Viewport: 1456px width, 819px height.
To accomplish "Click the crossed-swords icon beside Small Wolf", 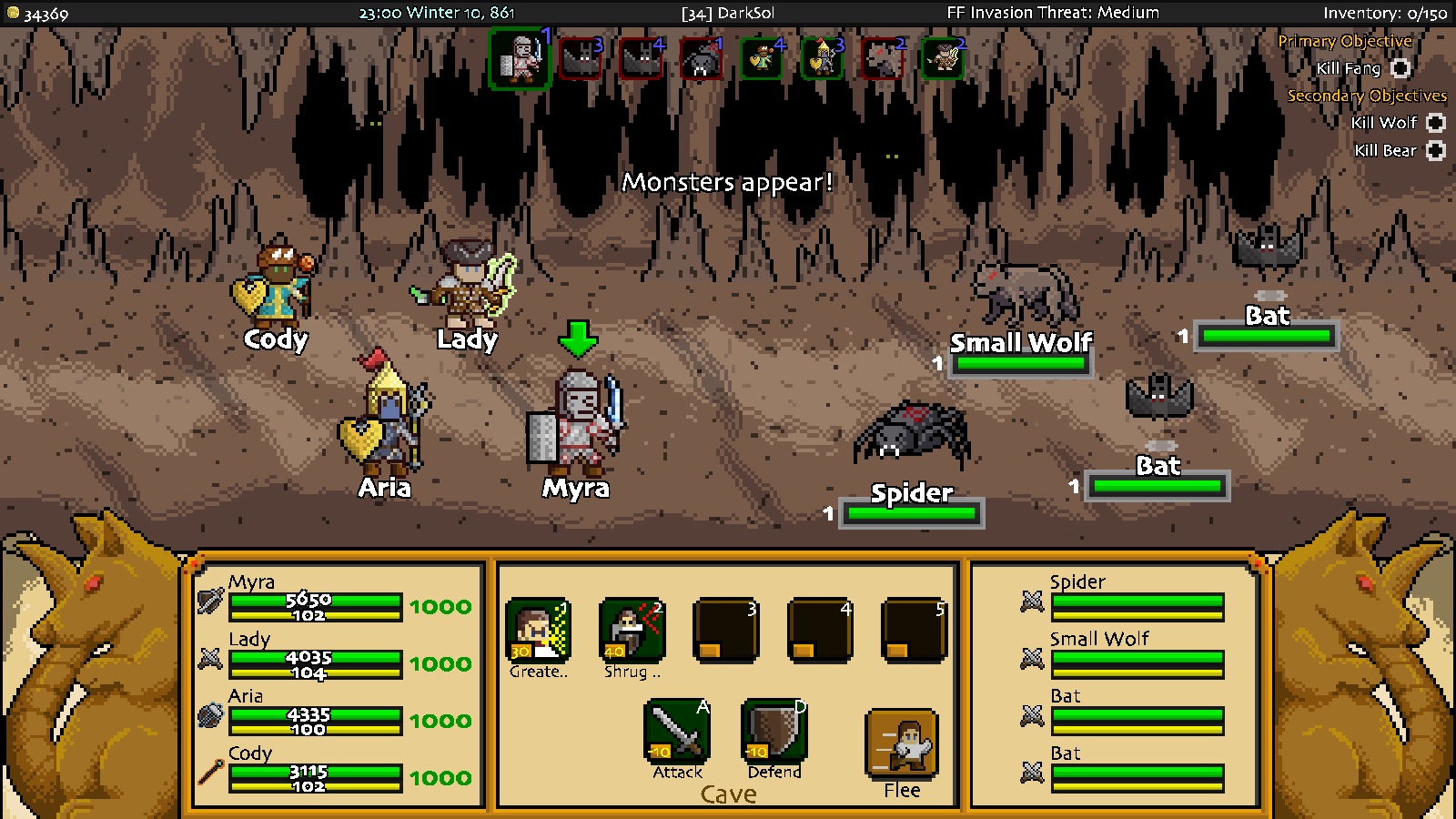I will [x=1030, y=658].
